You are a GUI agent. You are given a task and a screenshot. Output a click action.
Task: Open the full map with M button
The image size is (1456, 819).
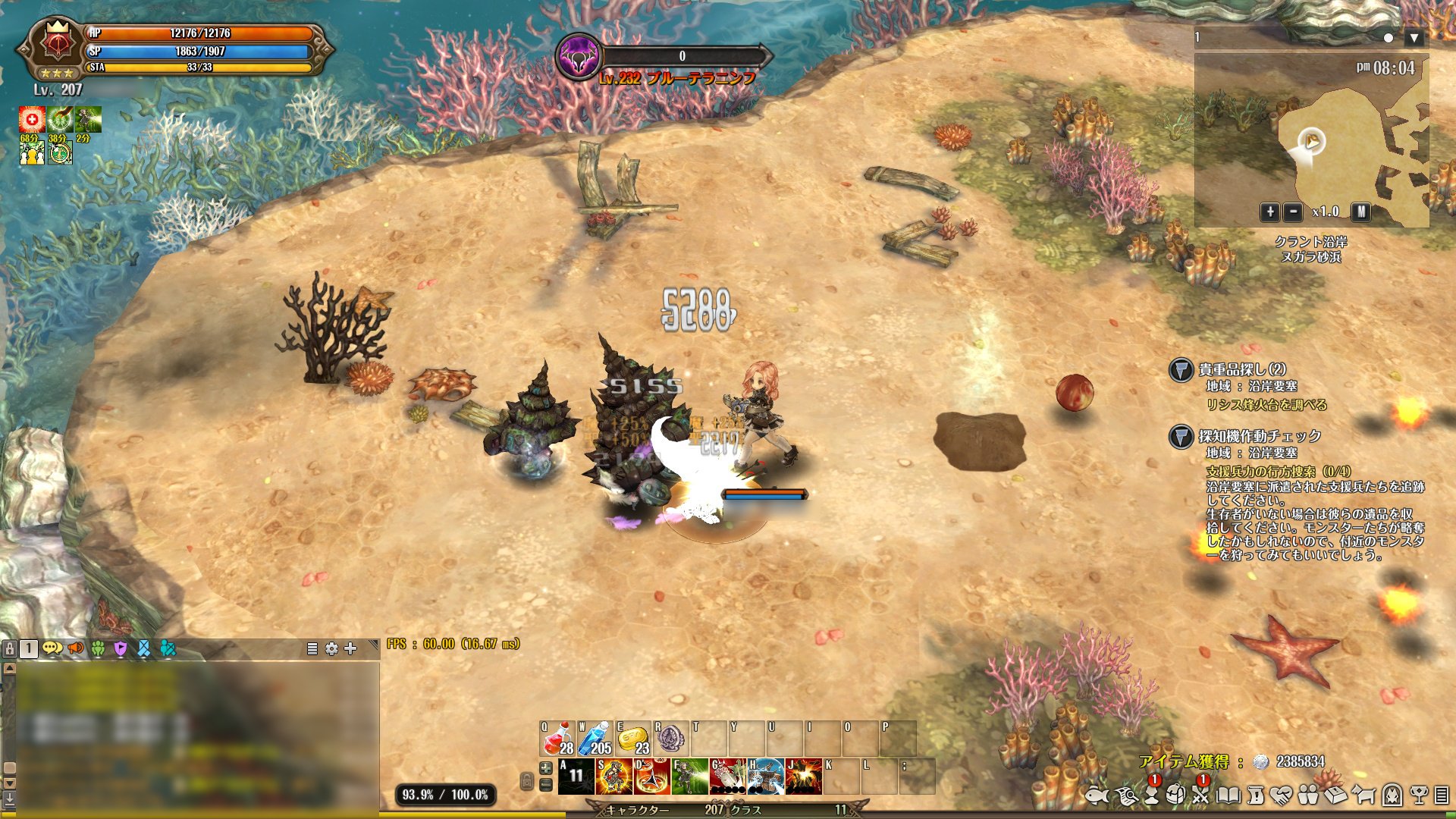pyautogui.click(x=1361, y=212)
